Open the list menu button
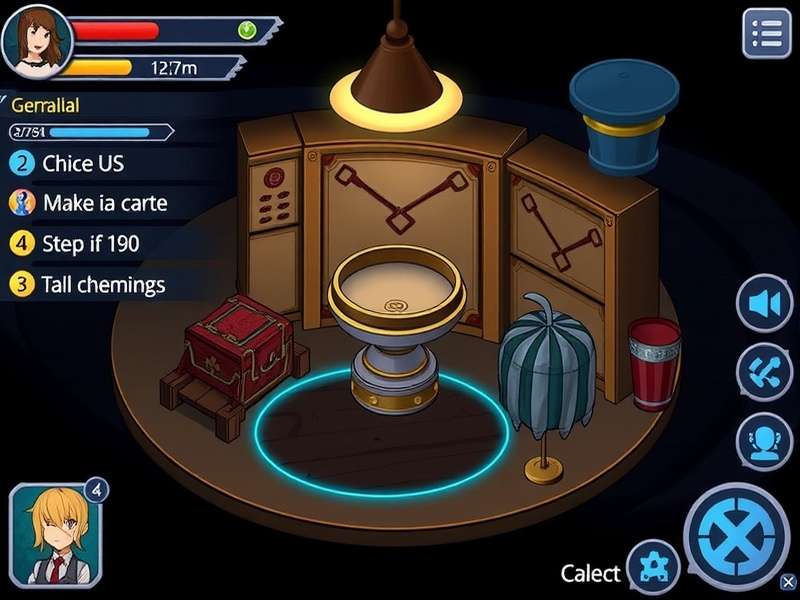This screenshot has width=800, height=600. pos(767,33)
